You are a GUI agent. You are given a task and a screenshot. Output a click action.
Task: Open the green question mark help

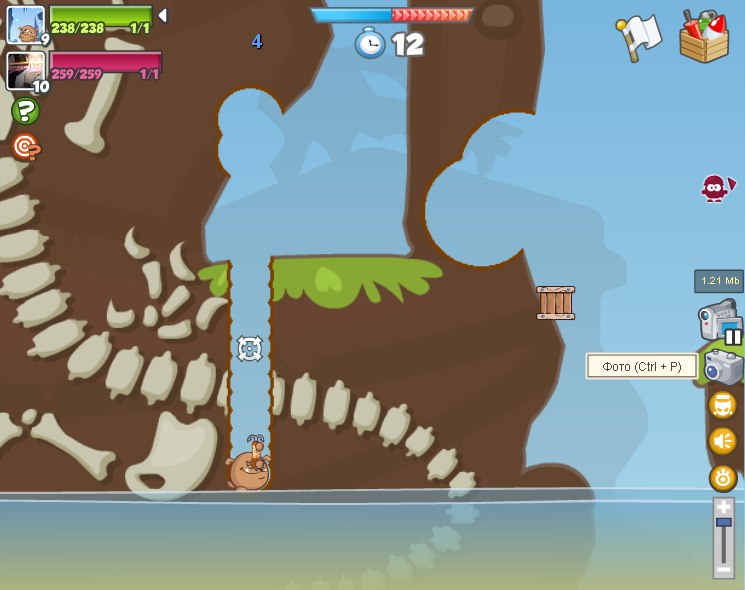25,111
